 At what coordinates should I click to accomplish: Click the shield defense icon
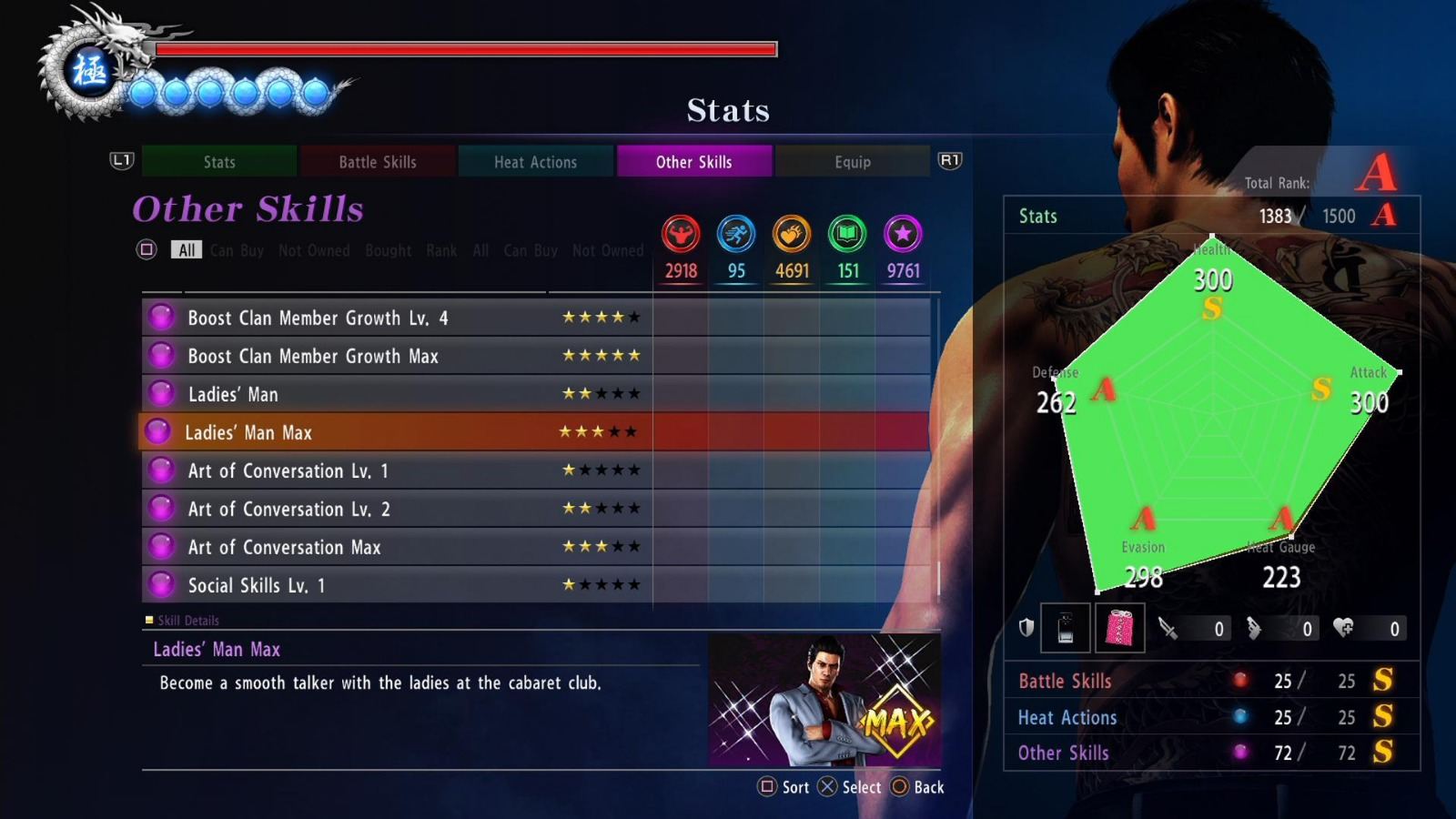click(x=1026, y=628)
